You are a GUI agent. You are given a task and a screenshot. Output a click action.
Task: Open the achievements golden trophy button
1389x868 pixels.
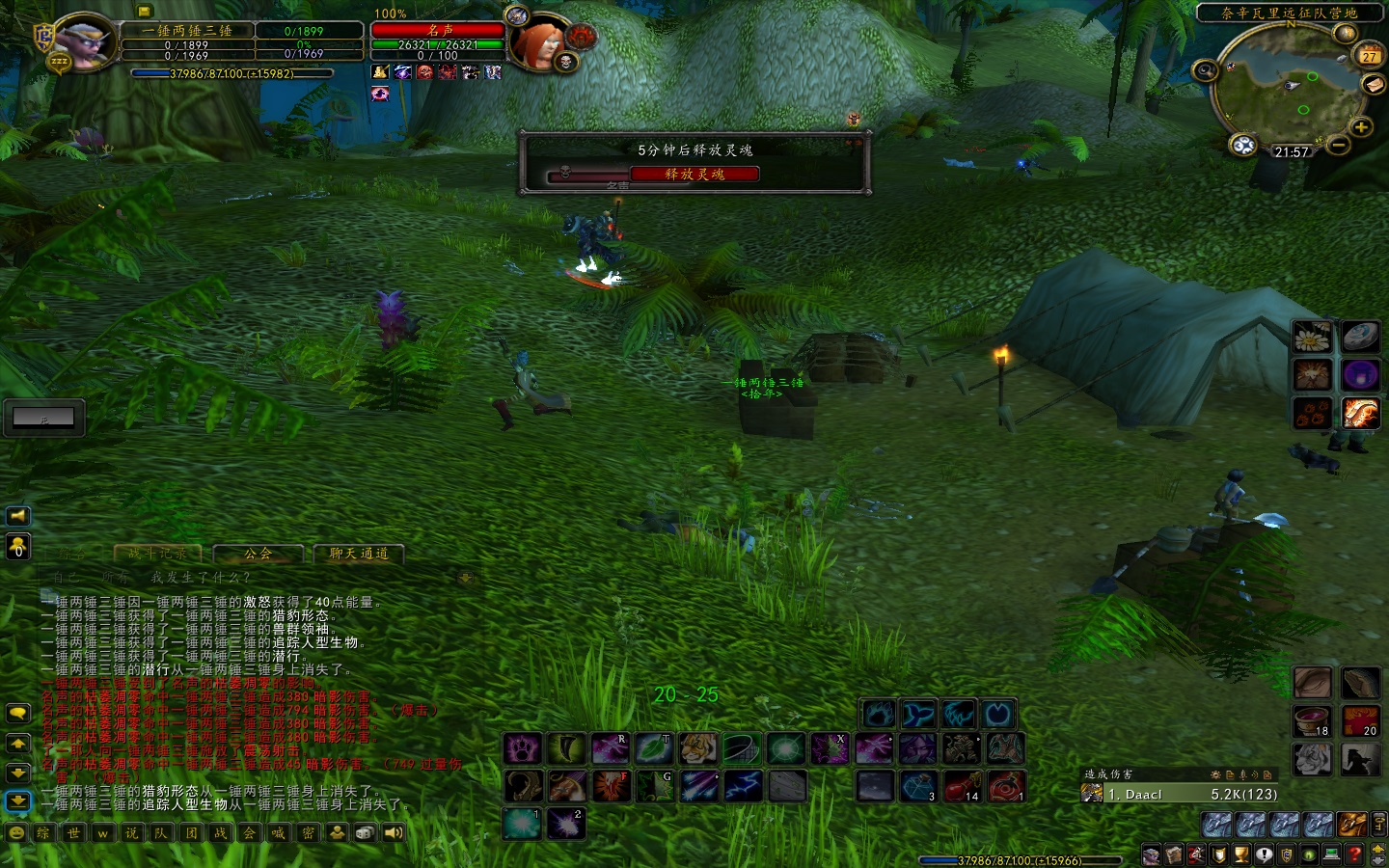pyautogui.click(x=1241, y=854)
